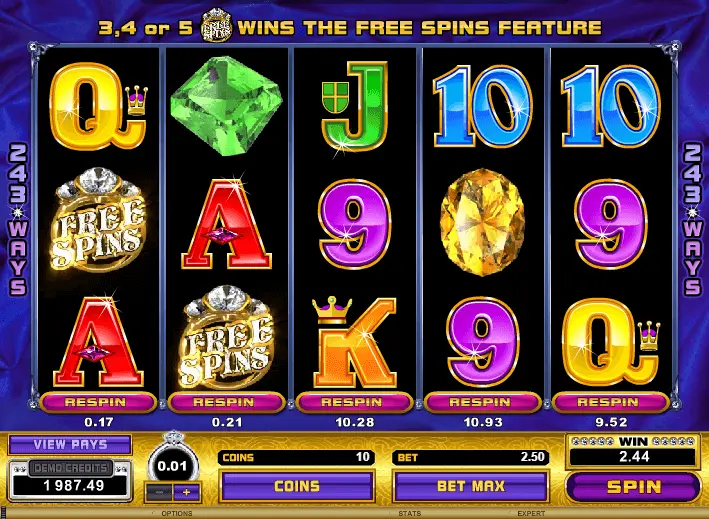The width and height of the screenshot is (709, 519).
Task: Open the Options menu
Action: coord(177,513)
